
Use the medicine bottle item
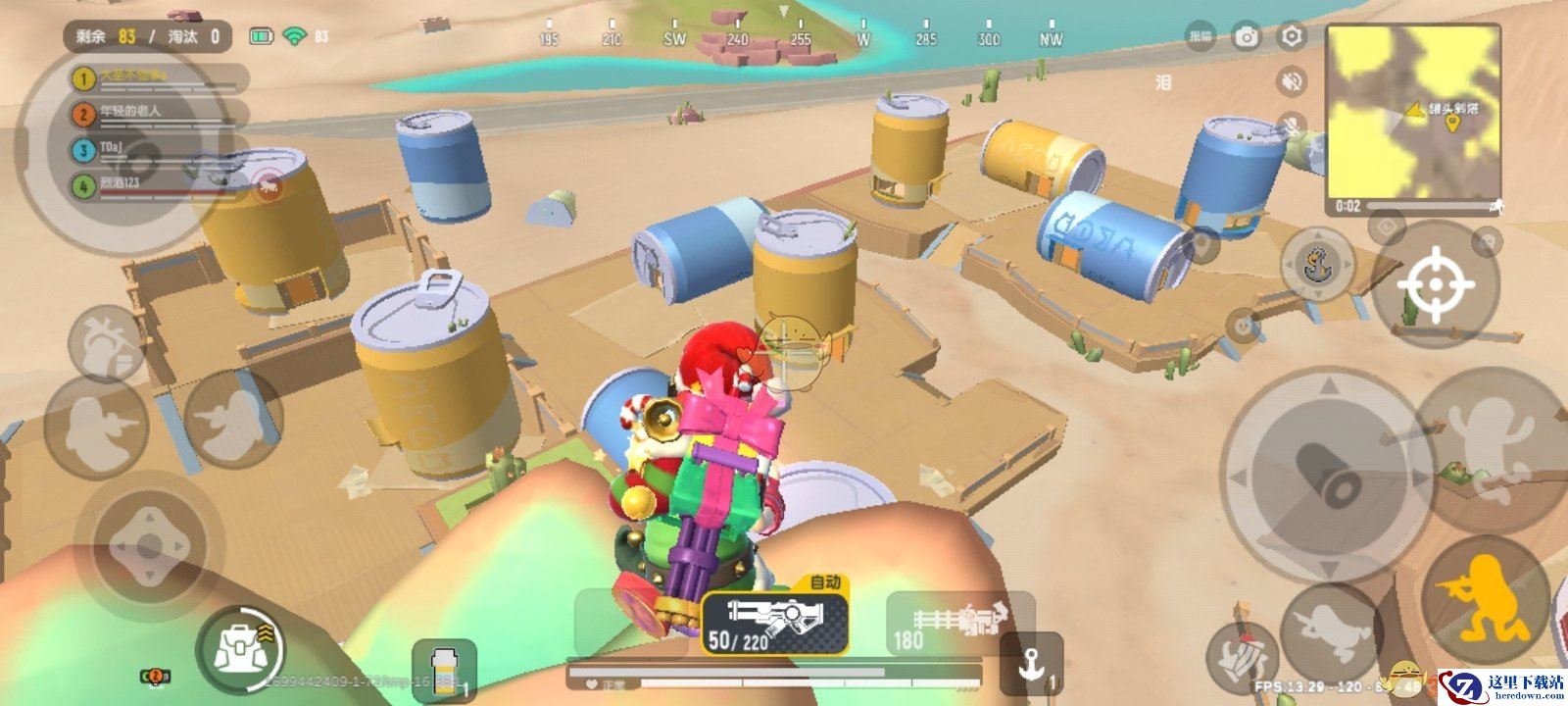tap(444, 671)
